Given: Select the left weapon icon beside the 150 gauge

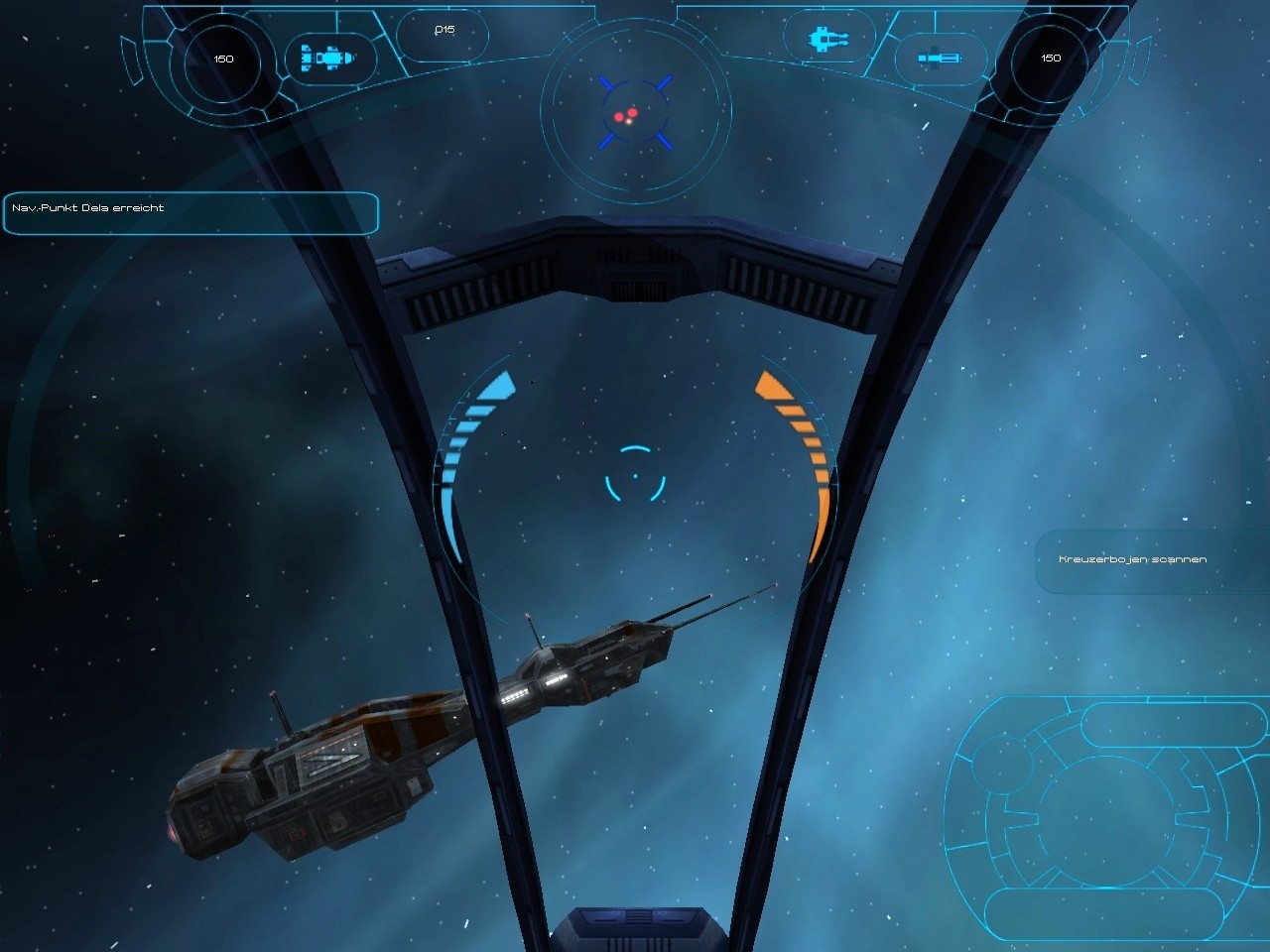Looking at the screenshot, I should (325, 59).
